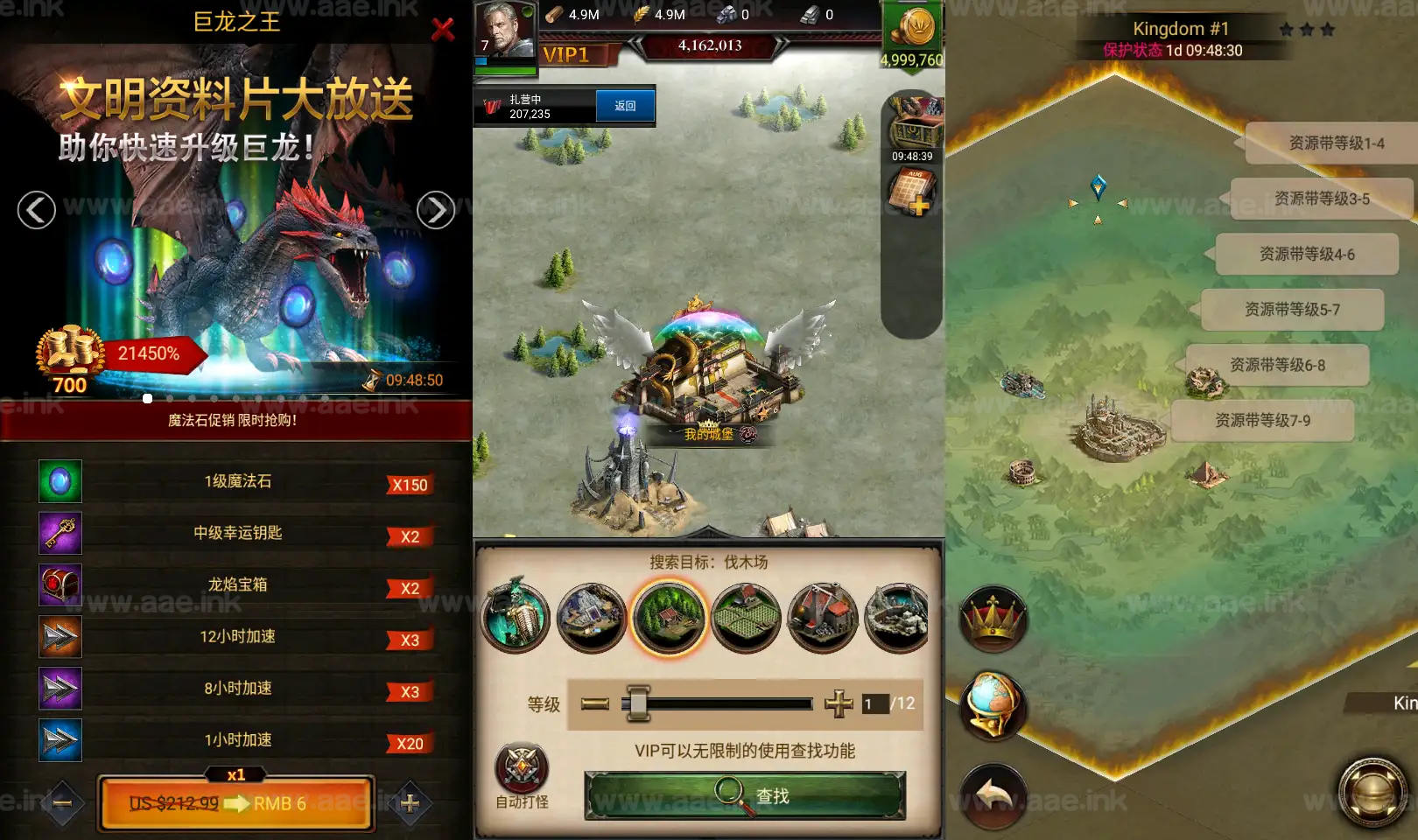Viewport: 1418px width, 840px height.
Task: Select the farm search target
Action: click(746, 617)
